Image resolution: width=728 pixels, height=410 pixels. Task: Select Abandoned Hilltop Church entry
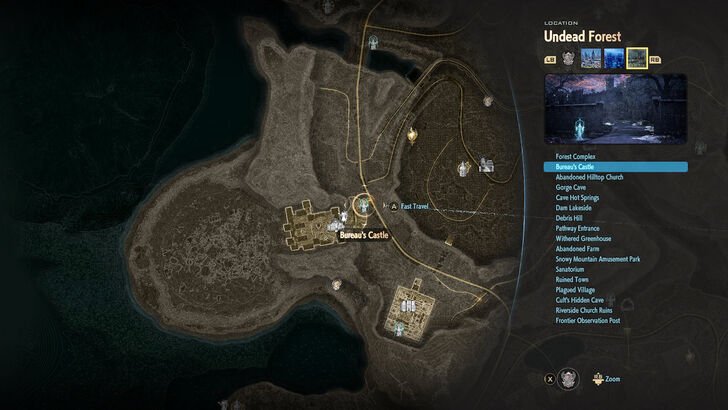[x=589, y=177]
